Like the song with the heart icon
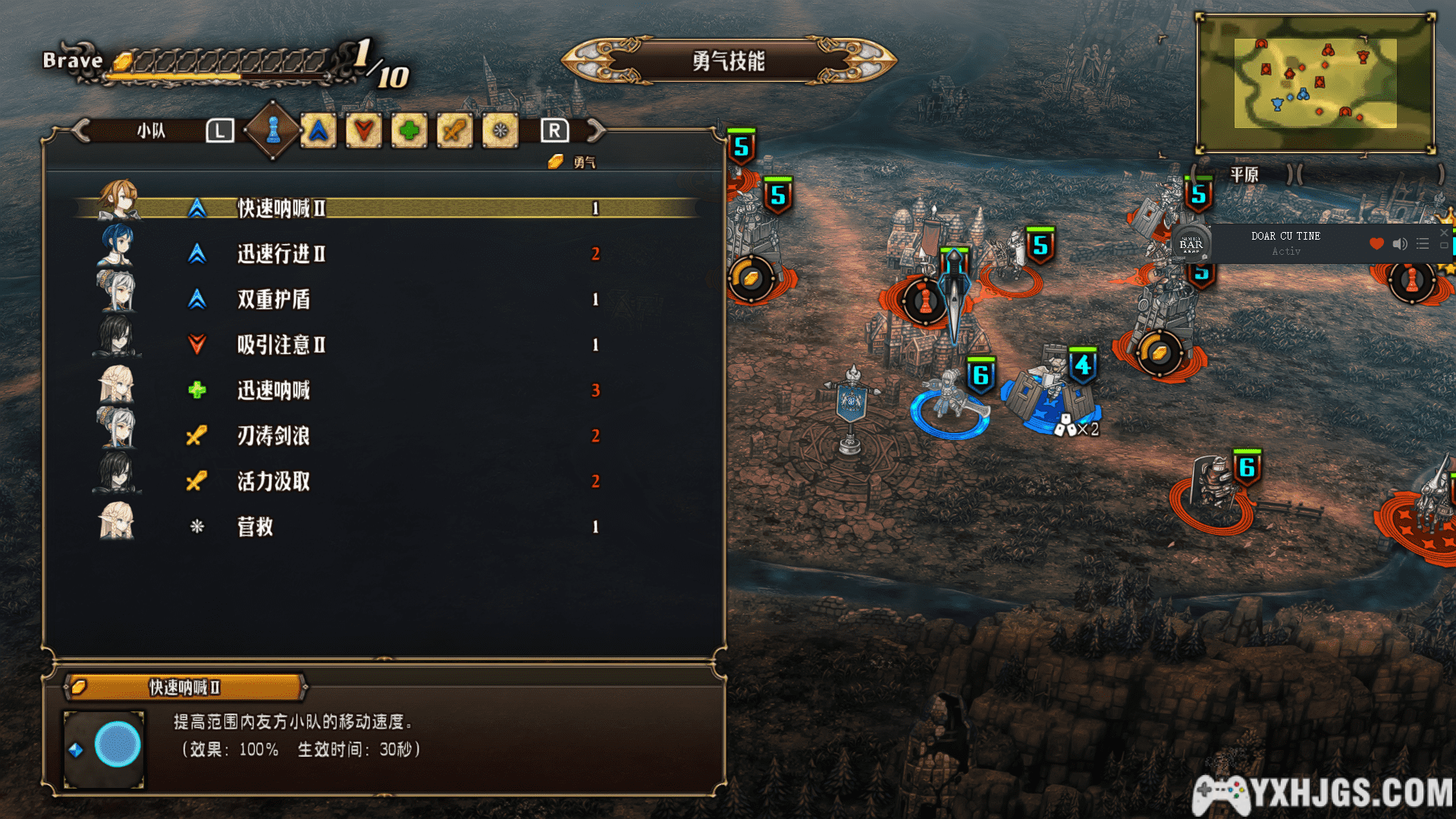 1376,243
